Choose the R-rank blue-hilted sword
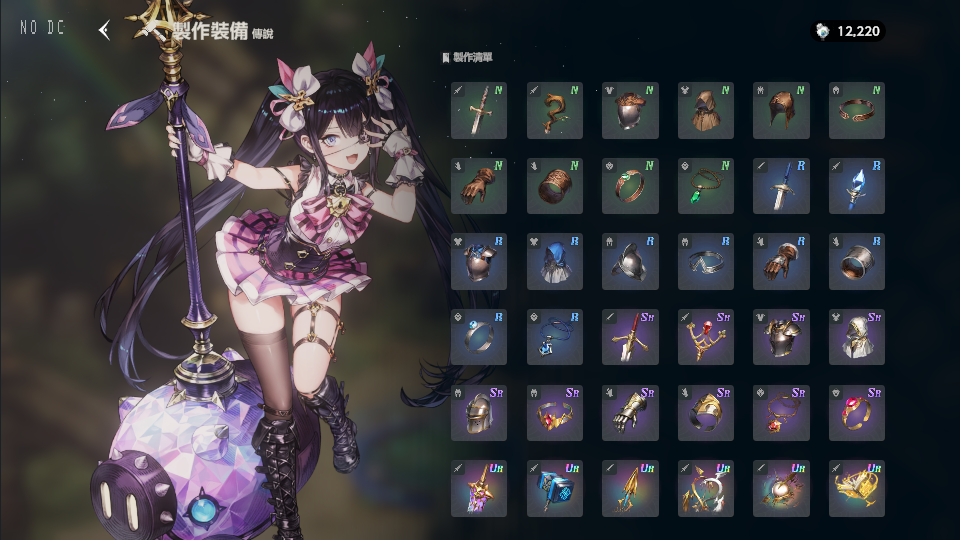Viewport: 960px width, 540px height. 781,186
